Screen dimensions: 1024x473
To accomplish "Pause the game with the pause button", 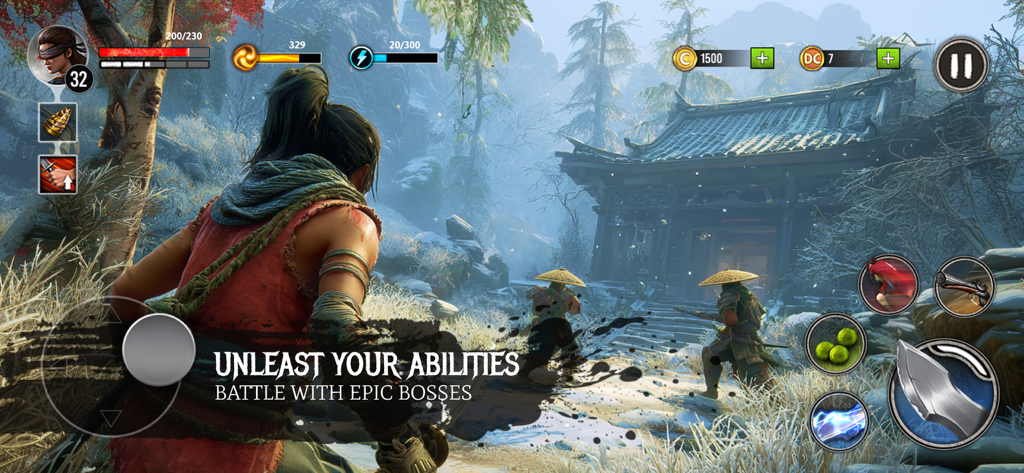I will pyautogui.click(x=961, y=65).
